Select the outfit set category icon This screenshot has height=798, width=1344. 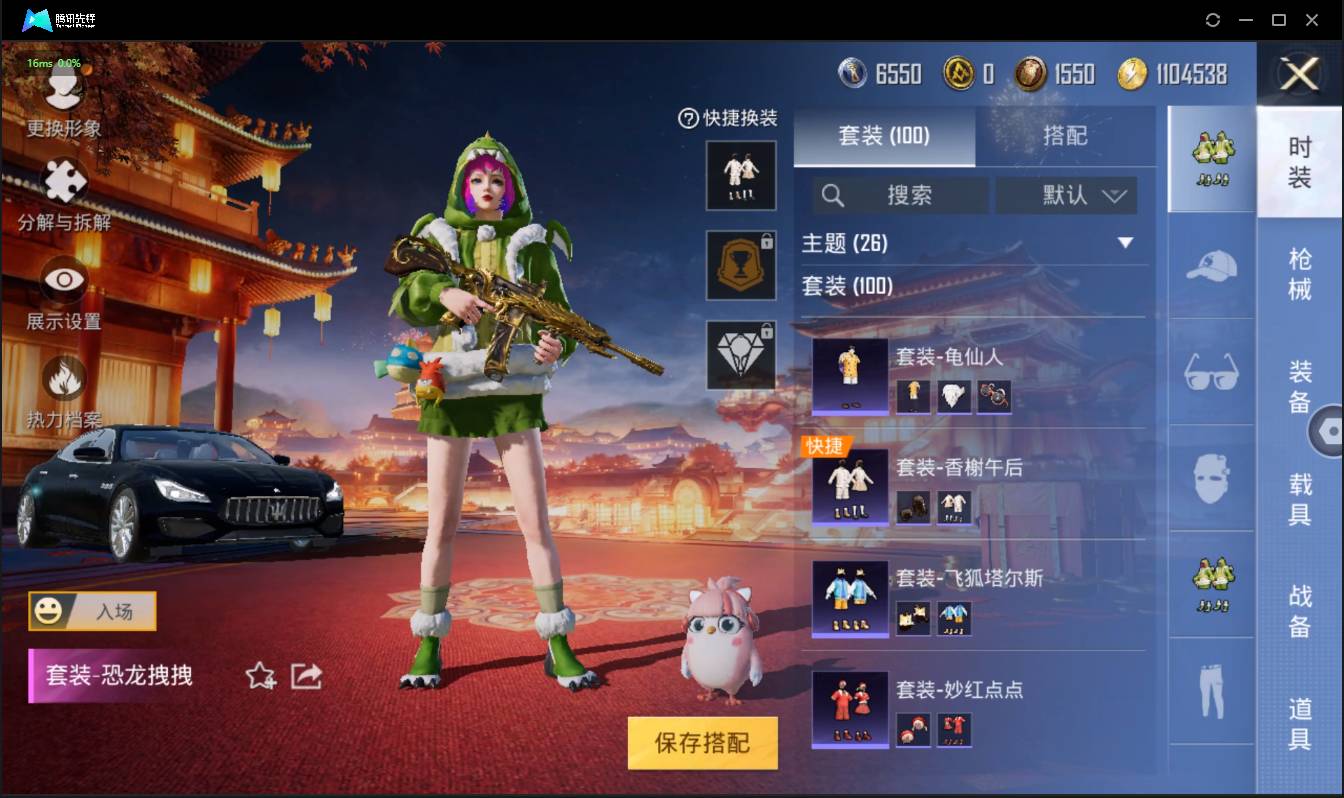click(1210, 160)
